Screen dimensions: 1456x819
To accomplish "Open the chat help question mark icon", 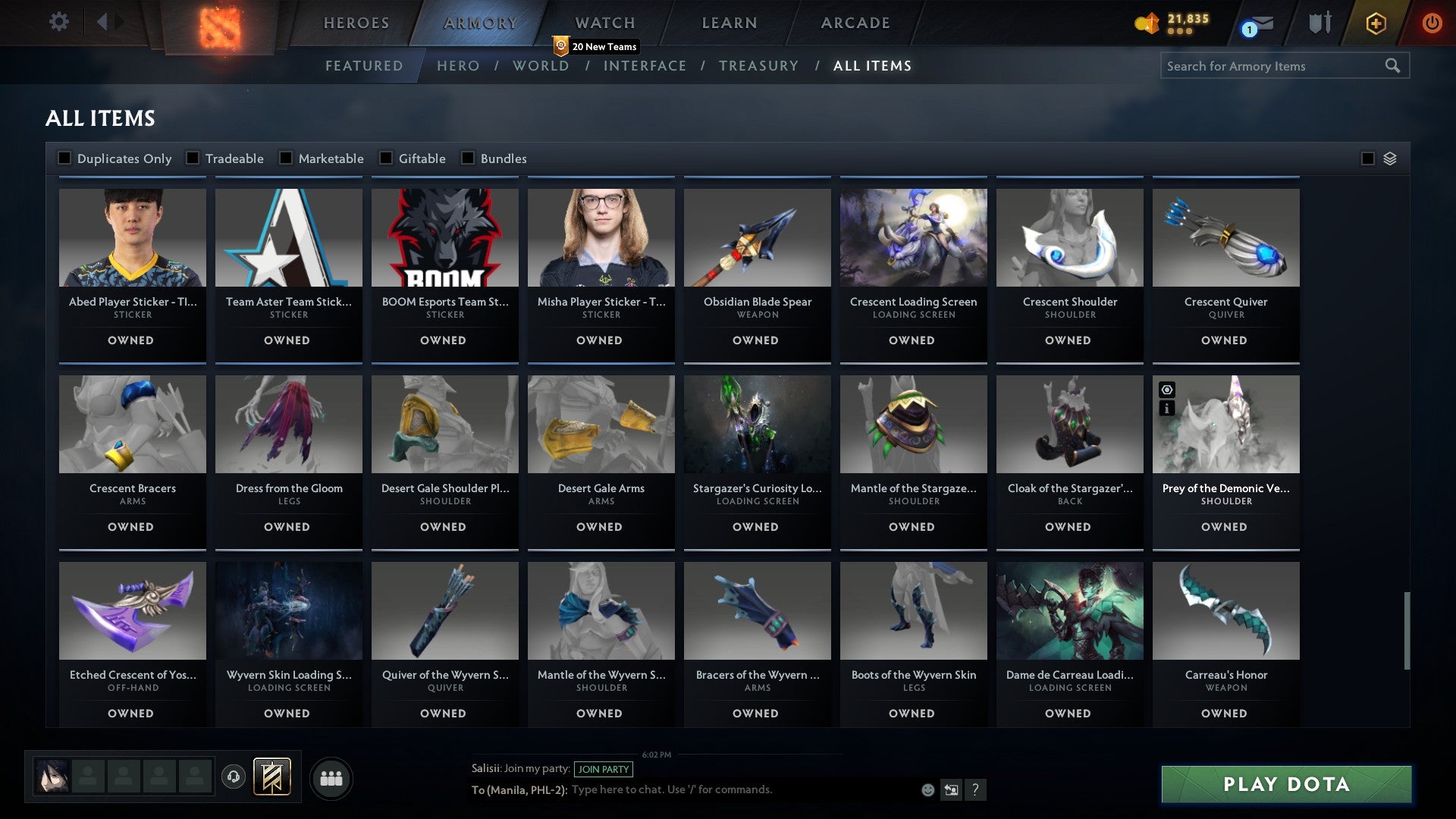I will coord(976,790).
